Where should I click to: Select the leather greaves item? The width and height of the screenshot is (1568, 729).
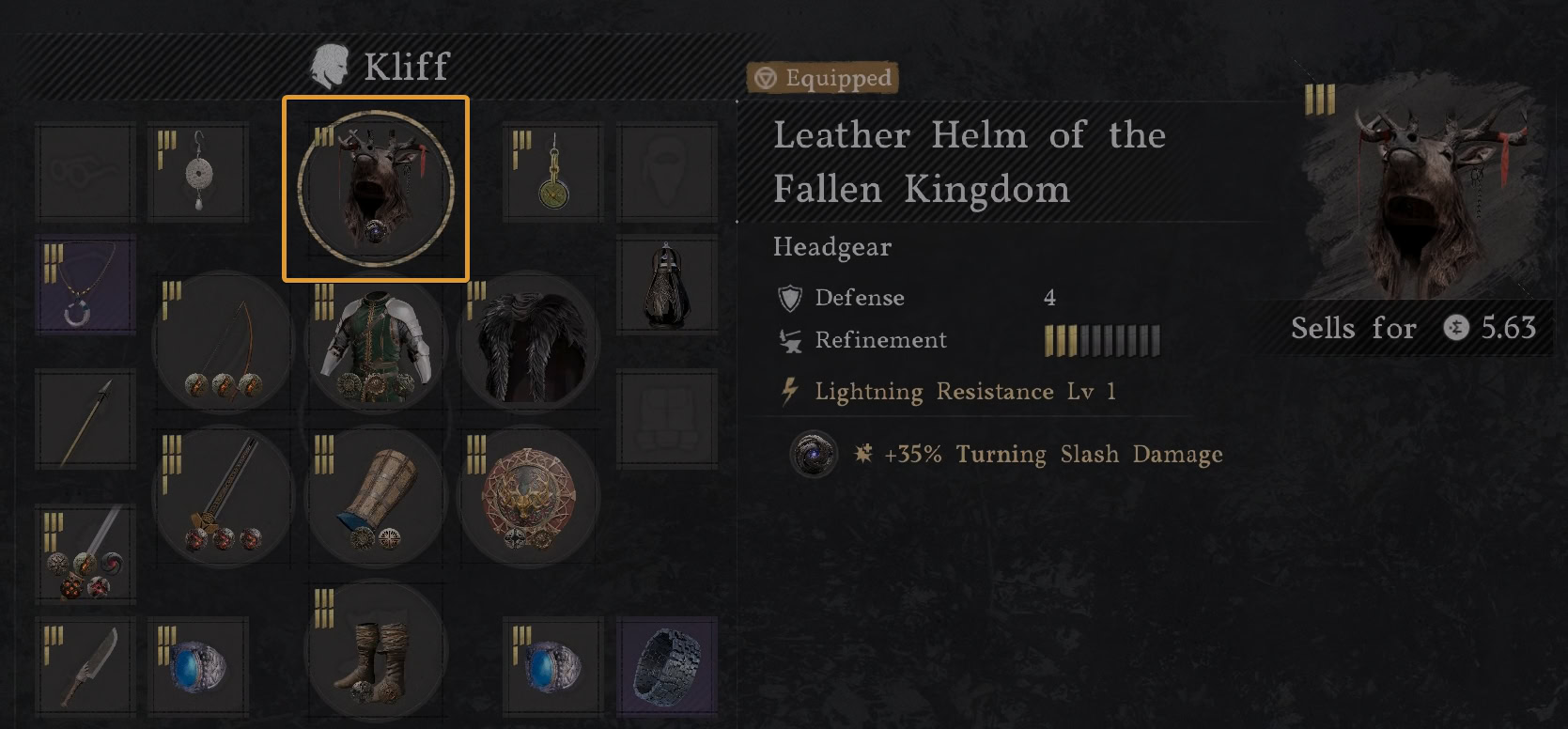tap(376, 498)
